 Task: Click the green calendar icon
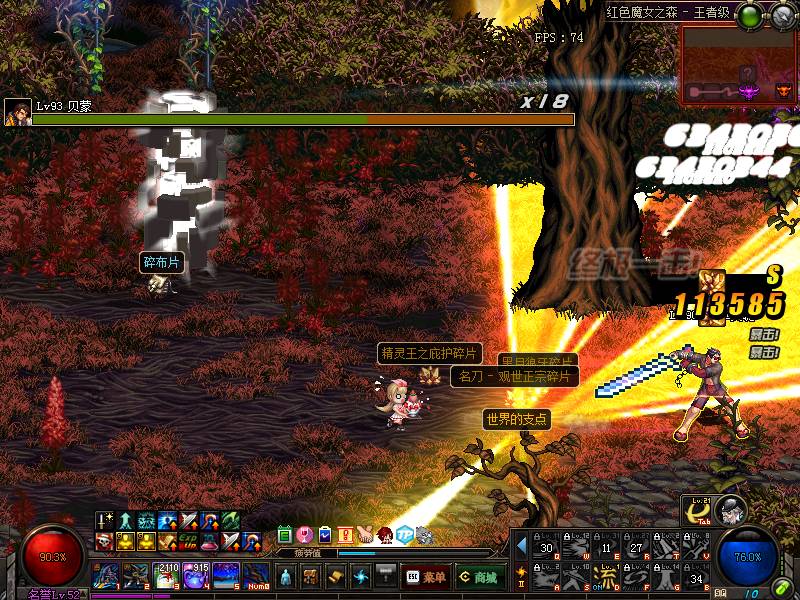pos(285,534)
